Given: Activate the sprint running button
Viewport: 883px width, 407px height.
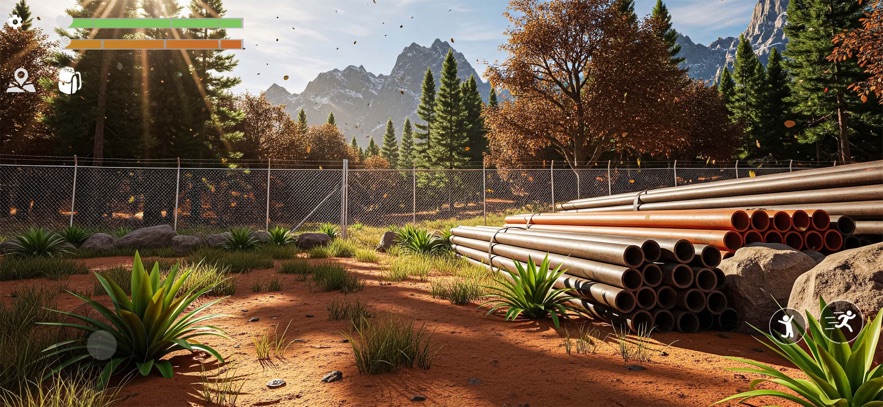Looking at the screenshot, I should (842, 321).
